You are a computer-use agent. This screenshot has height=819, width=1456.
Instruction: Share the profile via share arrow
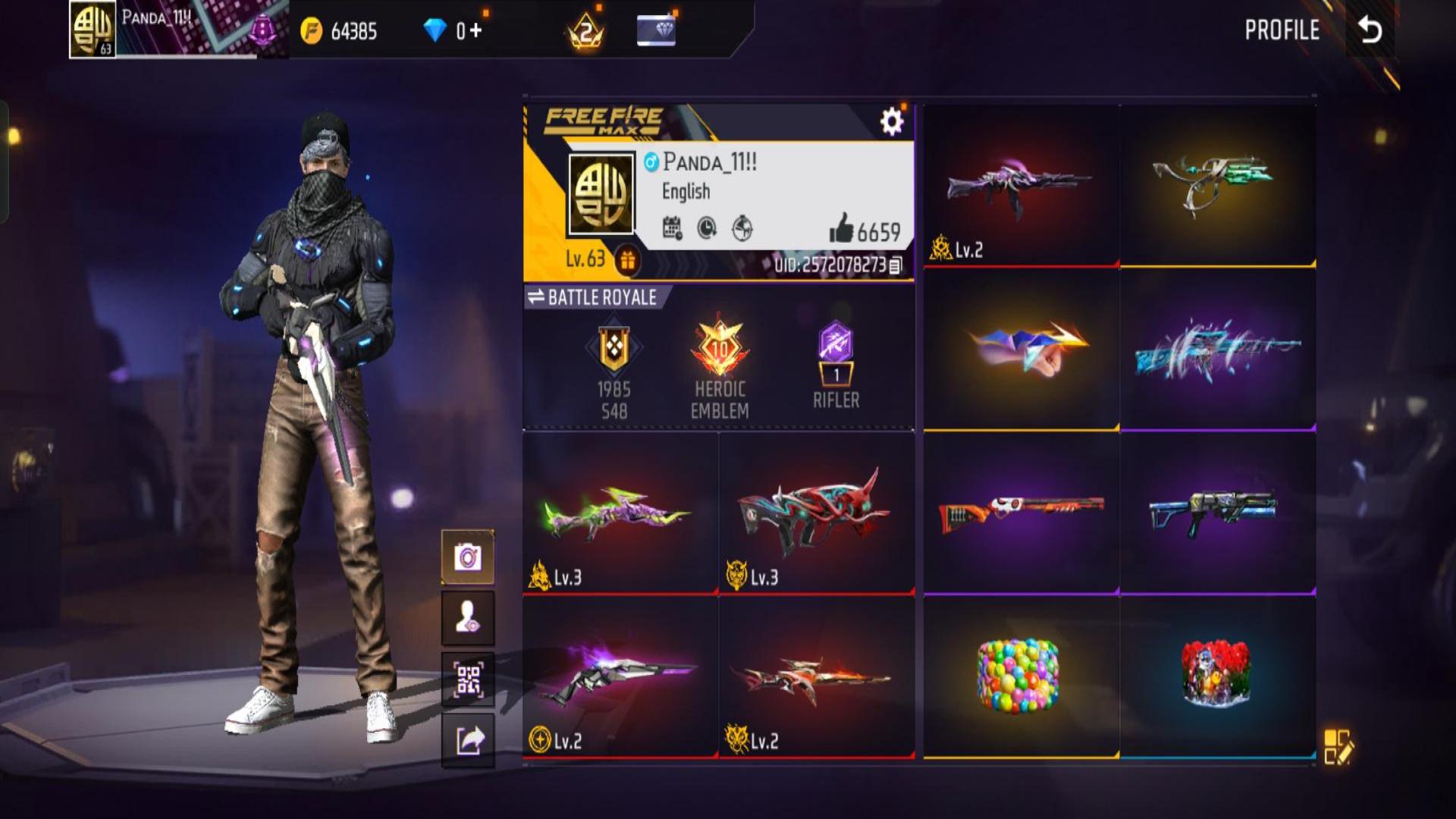click(x=468, y=740)
